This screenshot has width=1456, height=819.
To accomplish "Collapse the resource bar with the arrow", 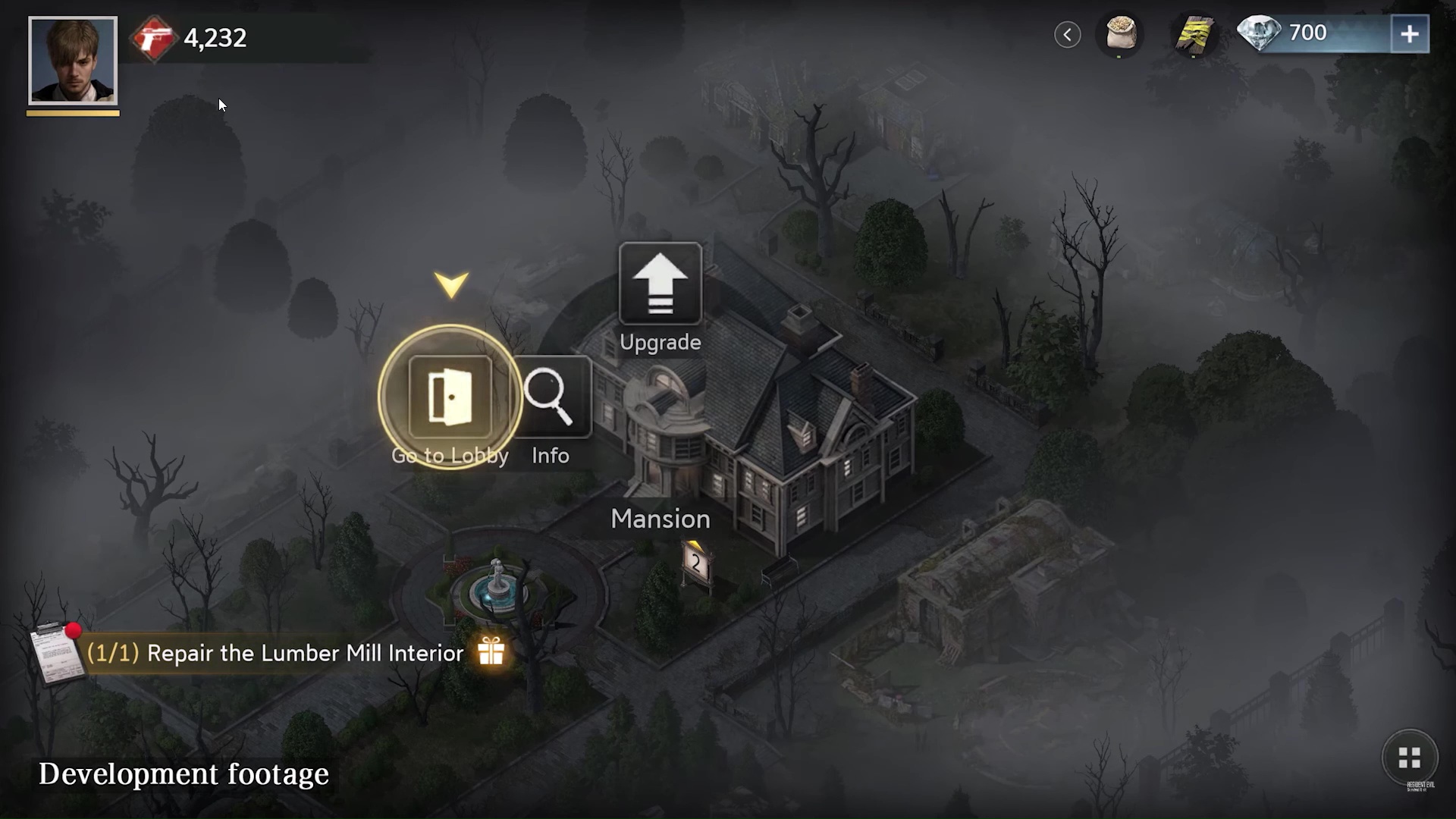I will click(x=1067, y=34).
